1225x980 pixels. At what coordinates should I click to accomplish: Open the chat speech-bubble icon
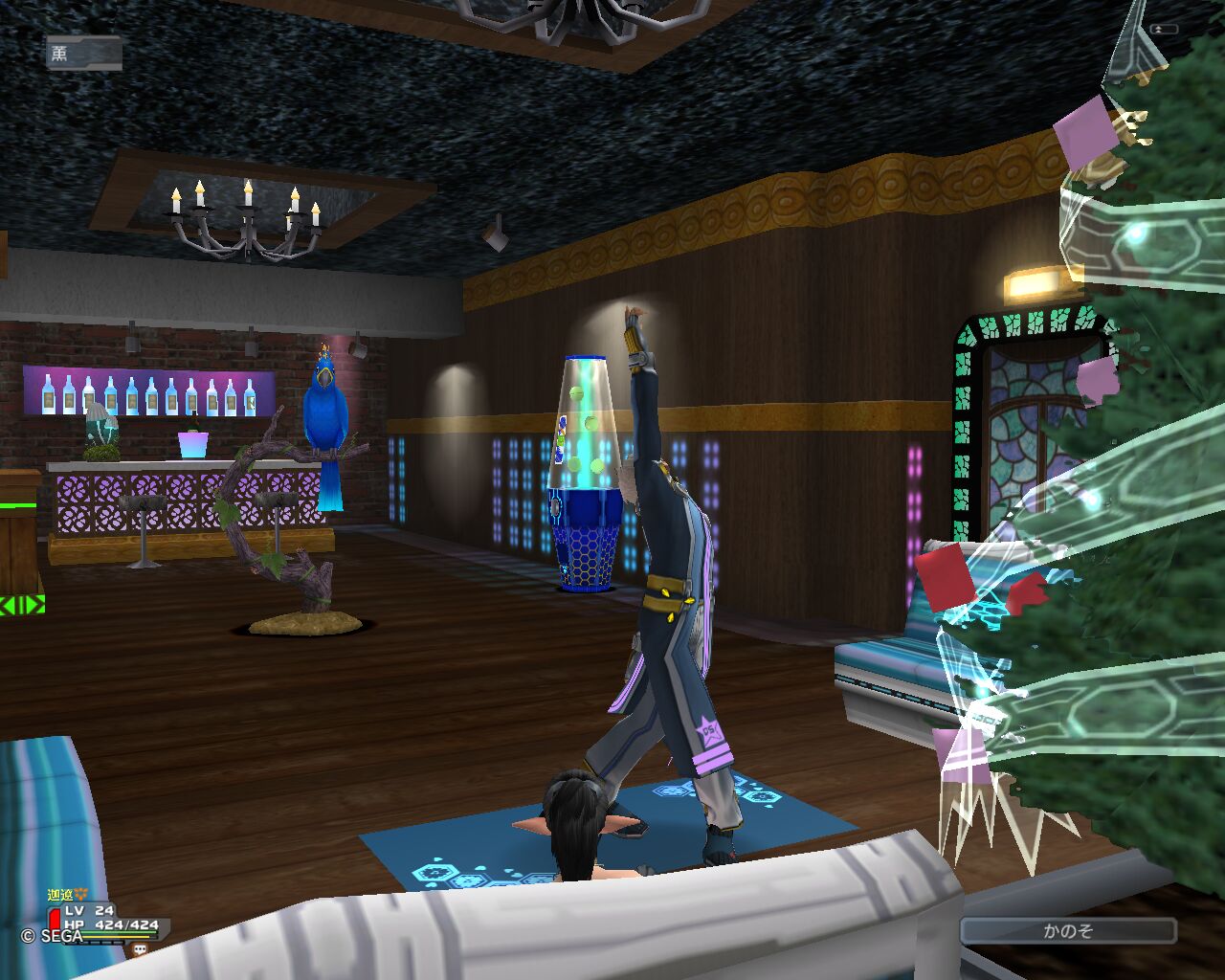click(x=140, y=949)
